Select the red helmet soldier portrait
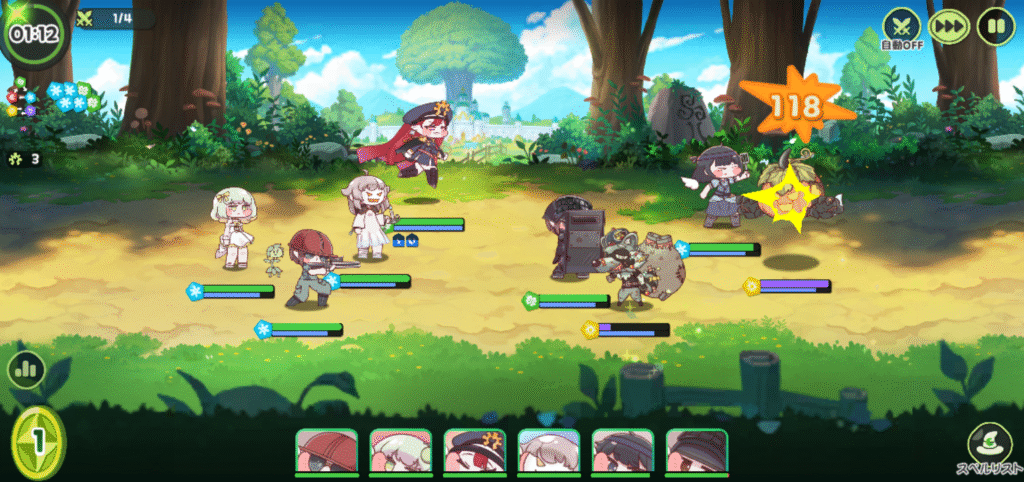 point(326,453)
